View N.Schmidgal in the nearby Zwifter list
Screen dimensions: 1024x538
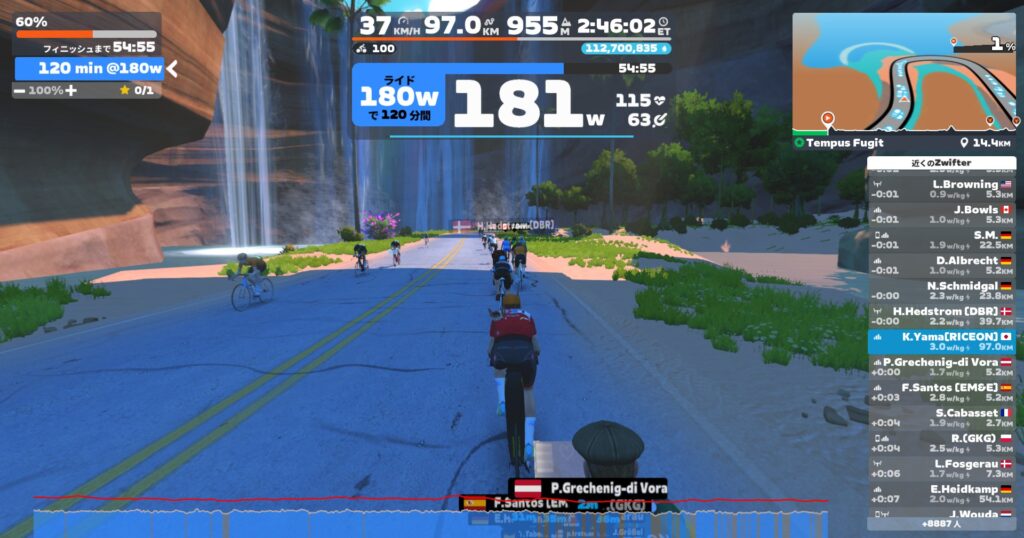click(x=941, y=290)
